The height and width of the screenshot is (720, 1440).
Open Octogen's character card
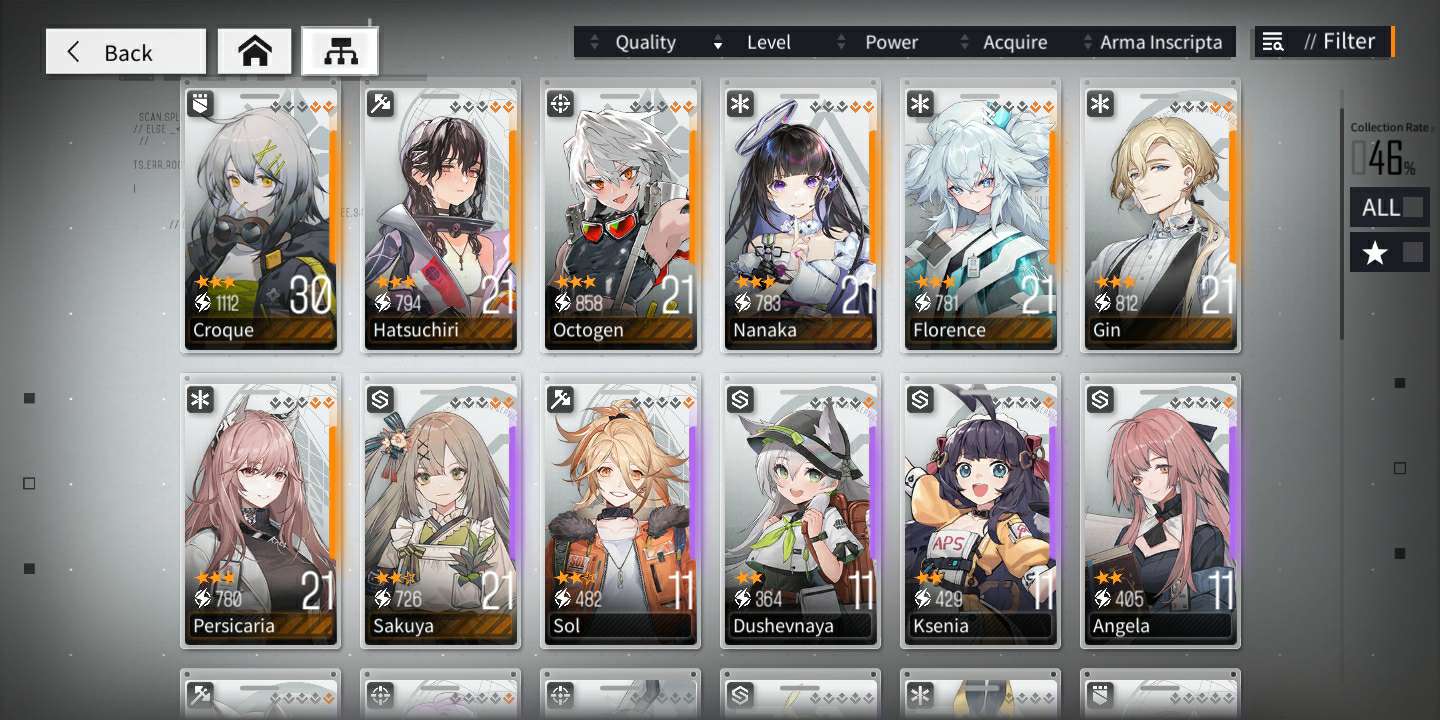click(620, 215)
